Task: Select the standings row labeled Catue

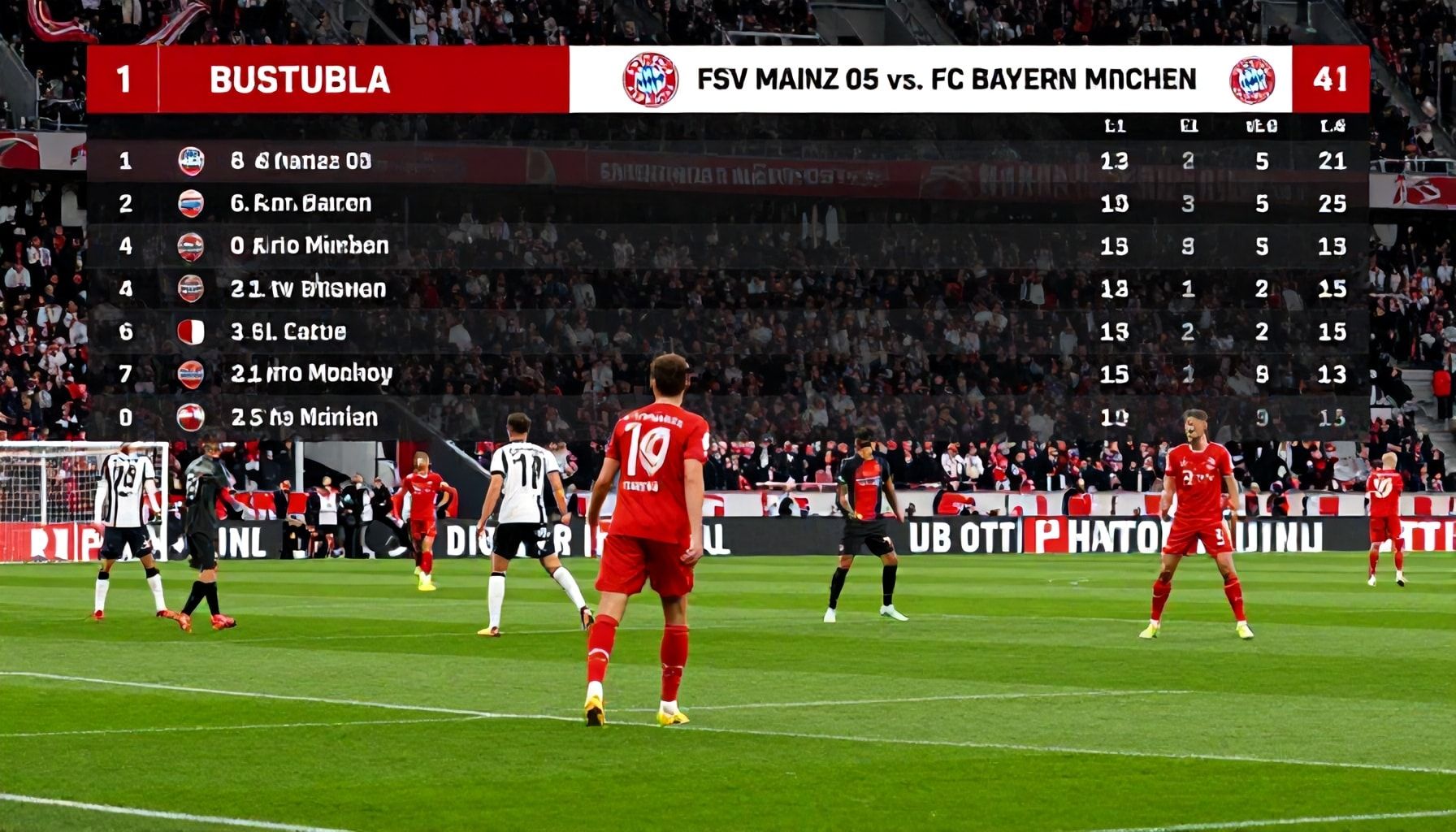Action: (x=288, y=331)
